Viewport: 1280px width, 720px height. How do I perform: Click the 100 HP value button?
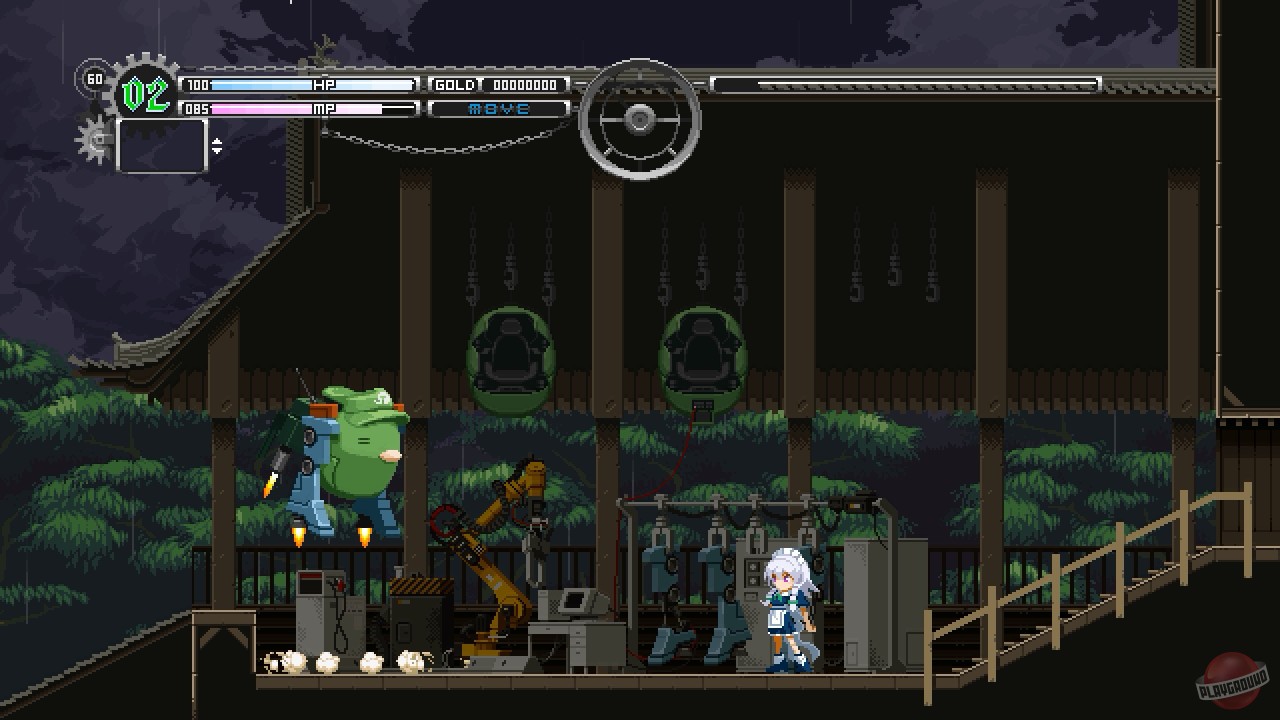tap(196, 84)
